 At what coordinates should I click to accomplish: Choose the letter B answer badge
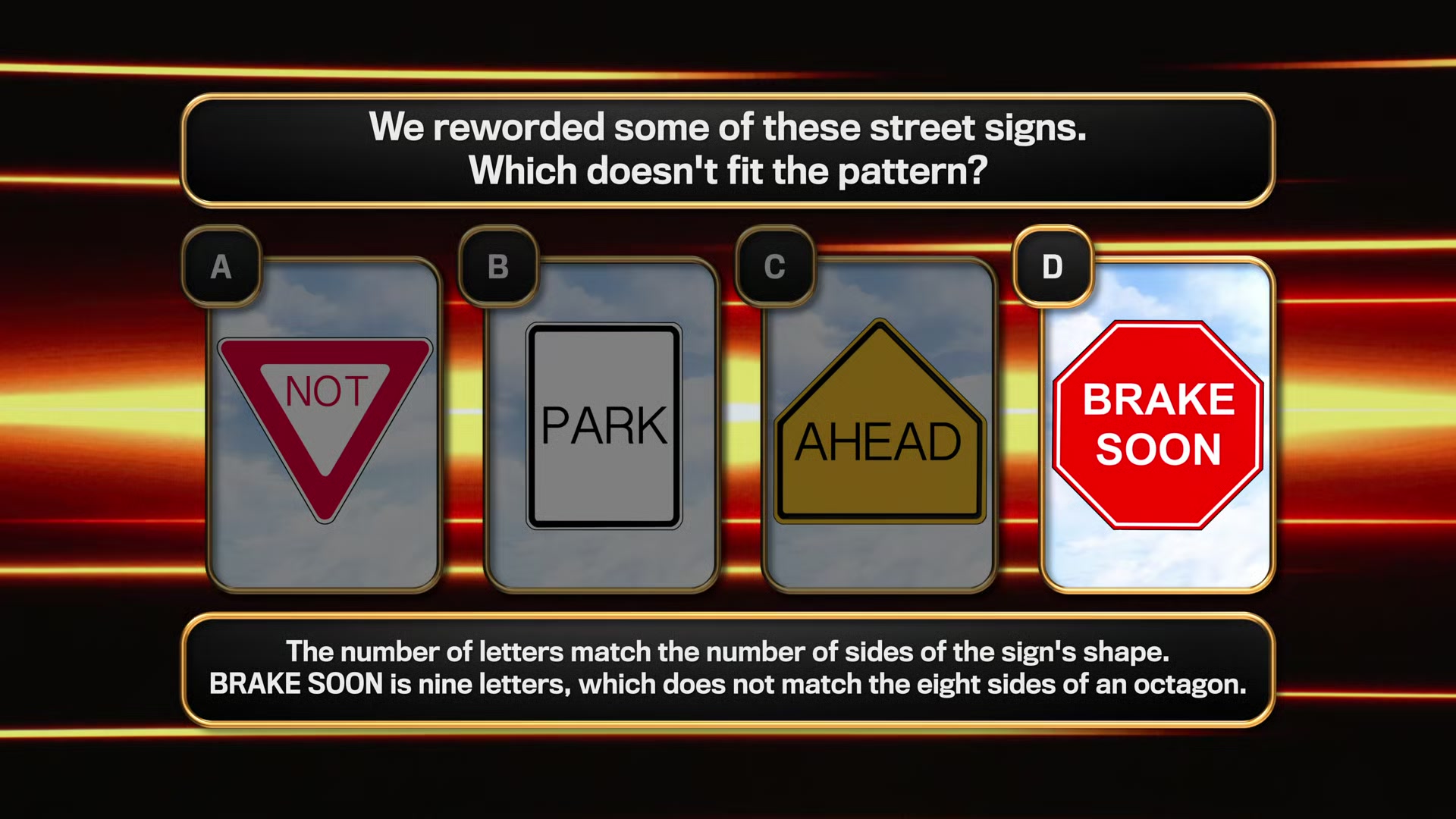coord(498,267)
